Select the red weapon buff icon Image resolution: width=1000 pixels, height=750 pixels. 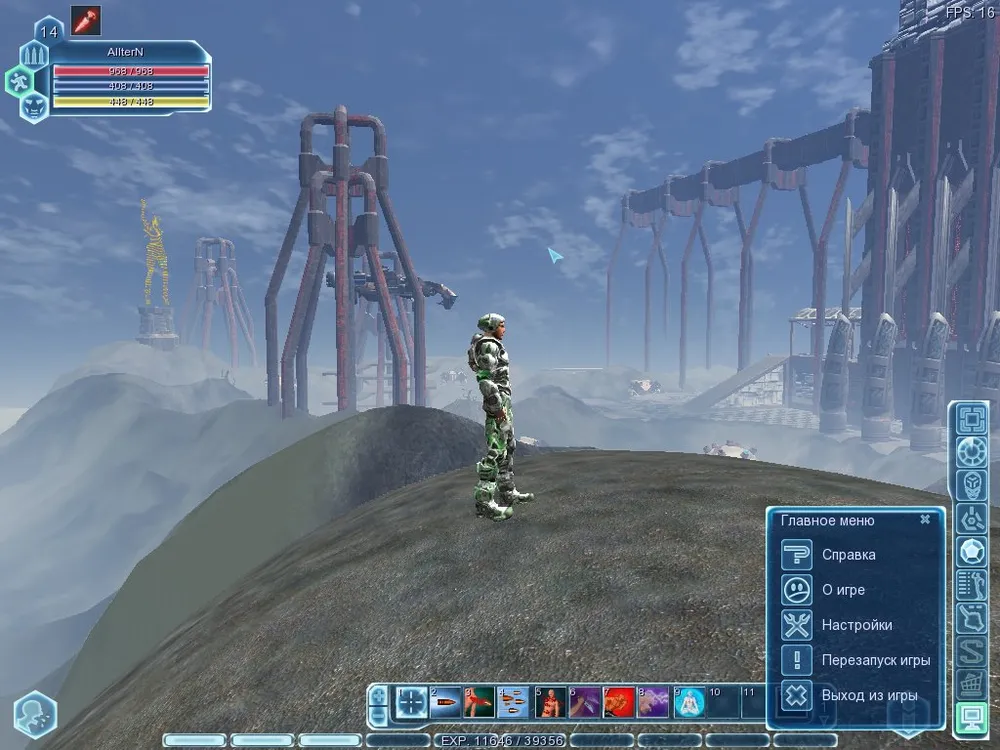click(x=85, y=20)
